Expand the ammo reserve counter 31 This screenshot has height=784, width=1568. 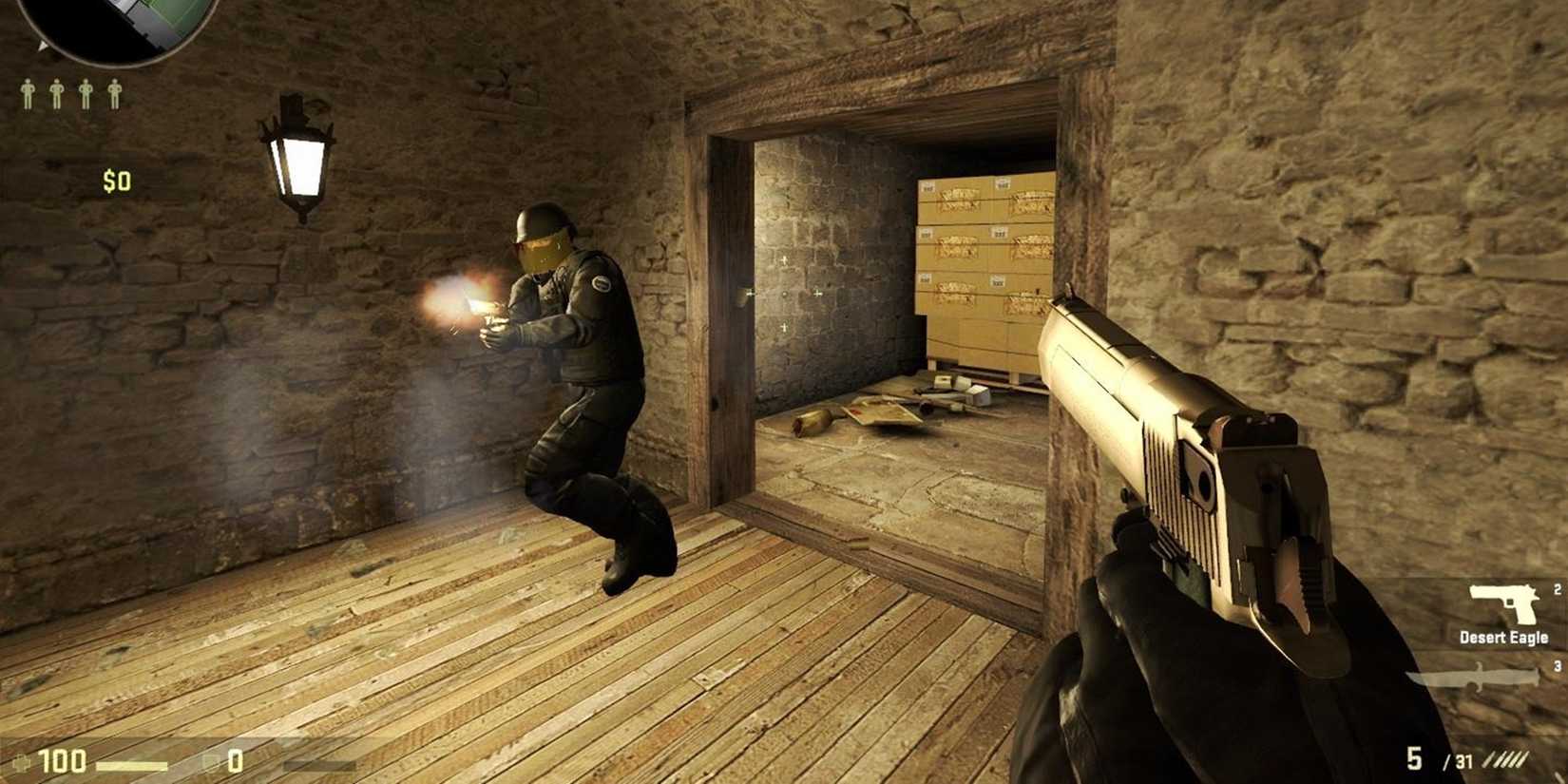pos(1463,760)
